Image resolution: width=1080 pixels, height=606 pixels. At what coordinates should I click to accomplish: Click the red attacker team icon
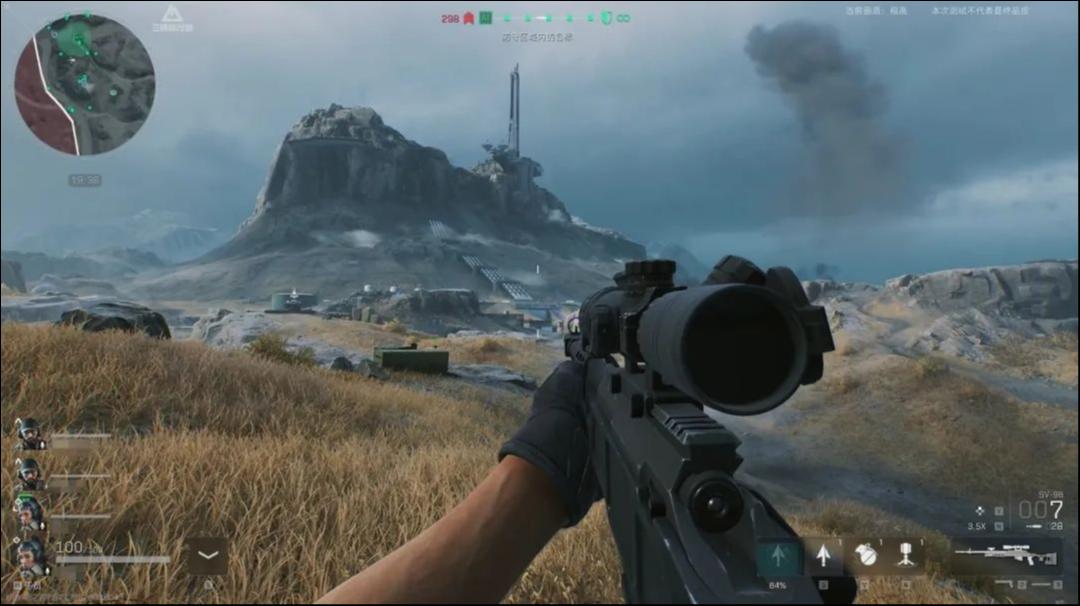coord(468,18)
